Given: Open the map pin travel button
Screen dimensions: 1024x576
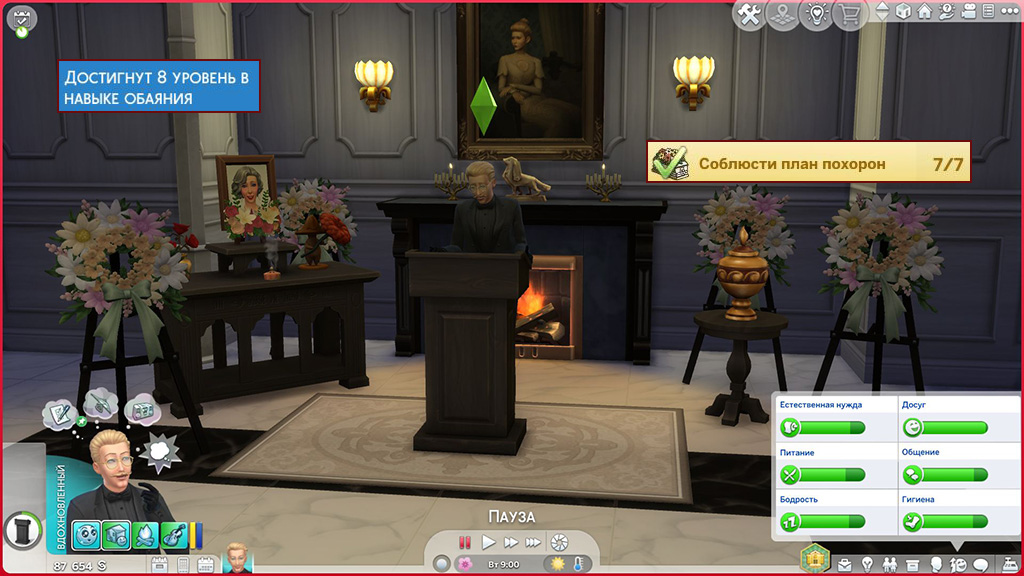Looking at the screenshot, I should coord(782,14).
